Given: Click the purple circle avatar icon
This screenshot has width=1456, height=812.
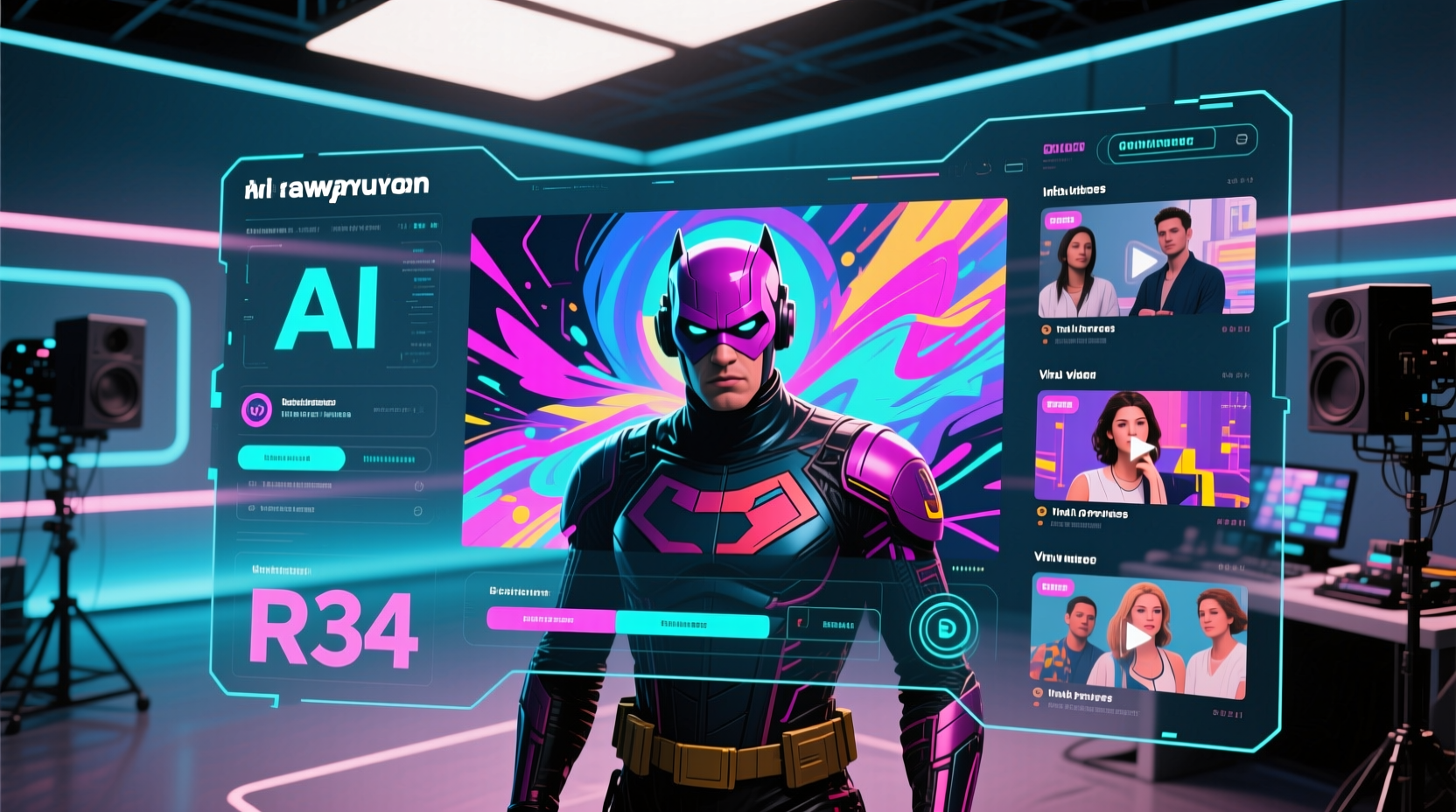Looking at the screenshot, I should (x=256, y=409).
